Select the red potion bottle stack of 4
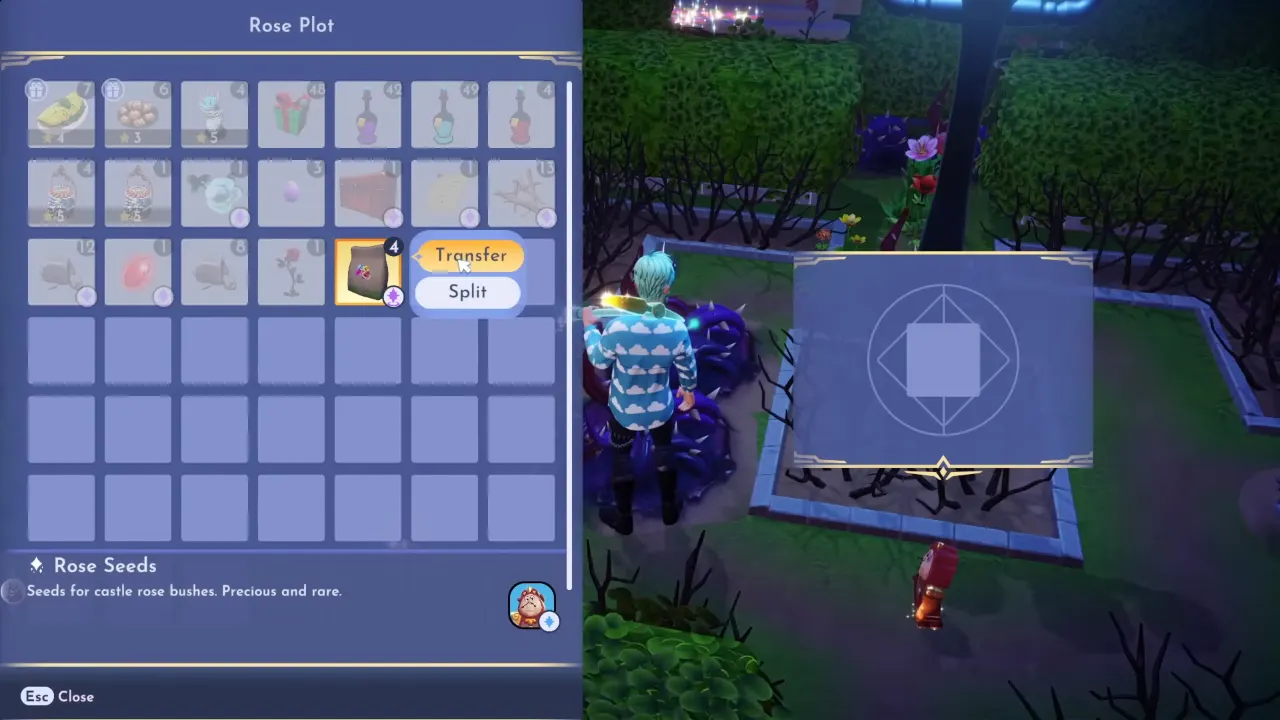Viewport: 1280px width, 720px height. (x=521, y=113)
